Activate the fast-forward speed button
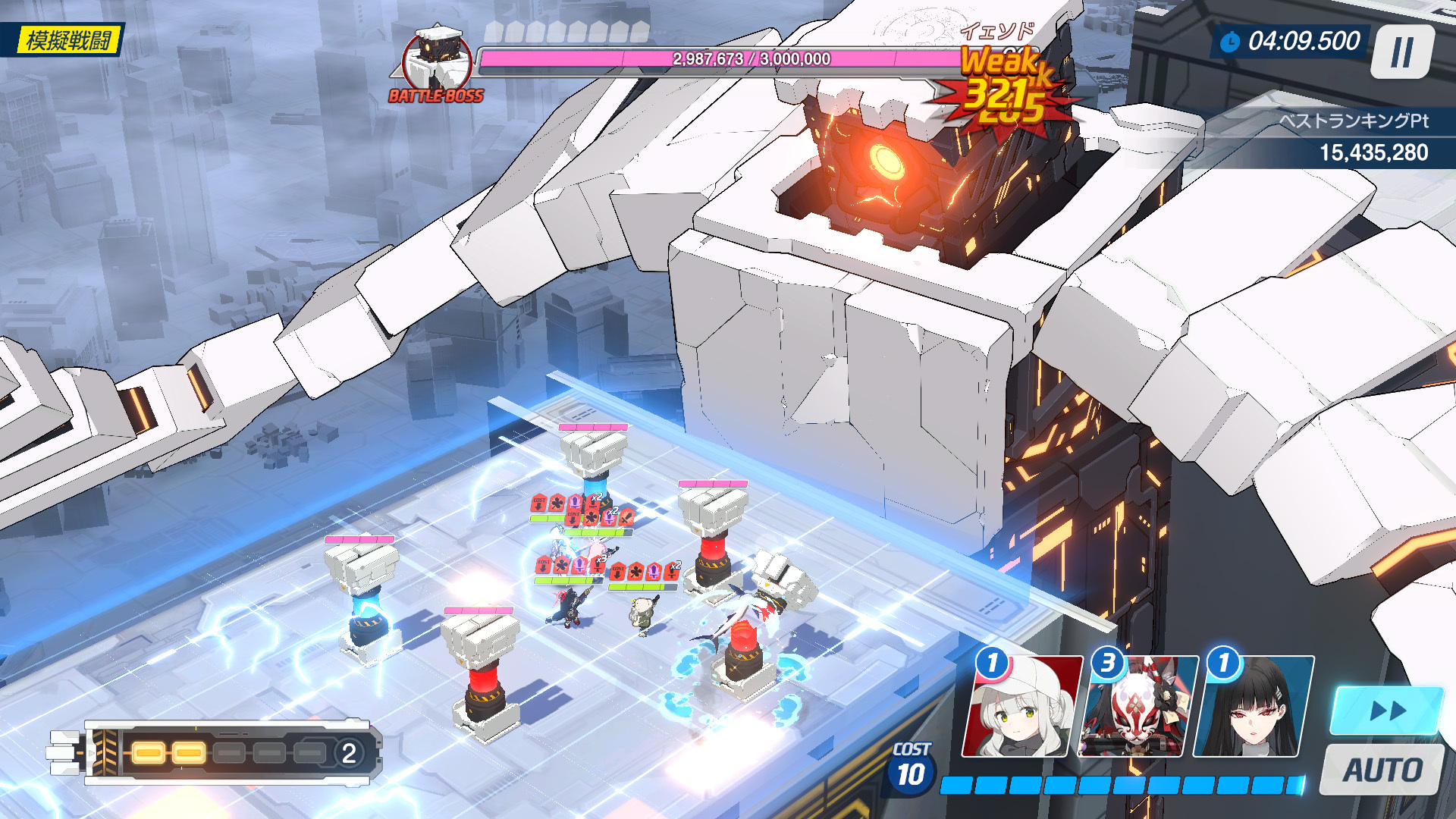Image resolution: width=1456 pixels, height=819 pixels. [x=1387, y=711]
